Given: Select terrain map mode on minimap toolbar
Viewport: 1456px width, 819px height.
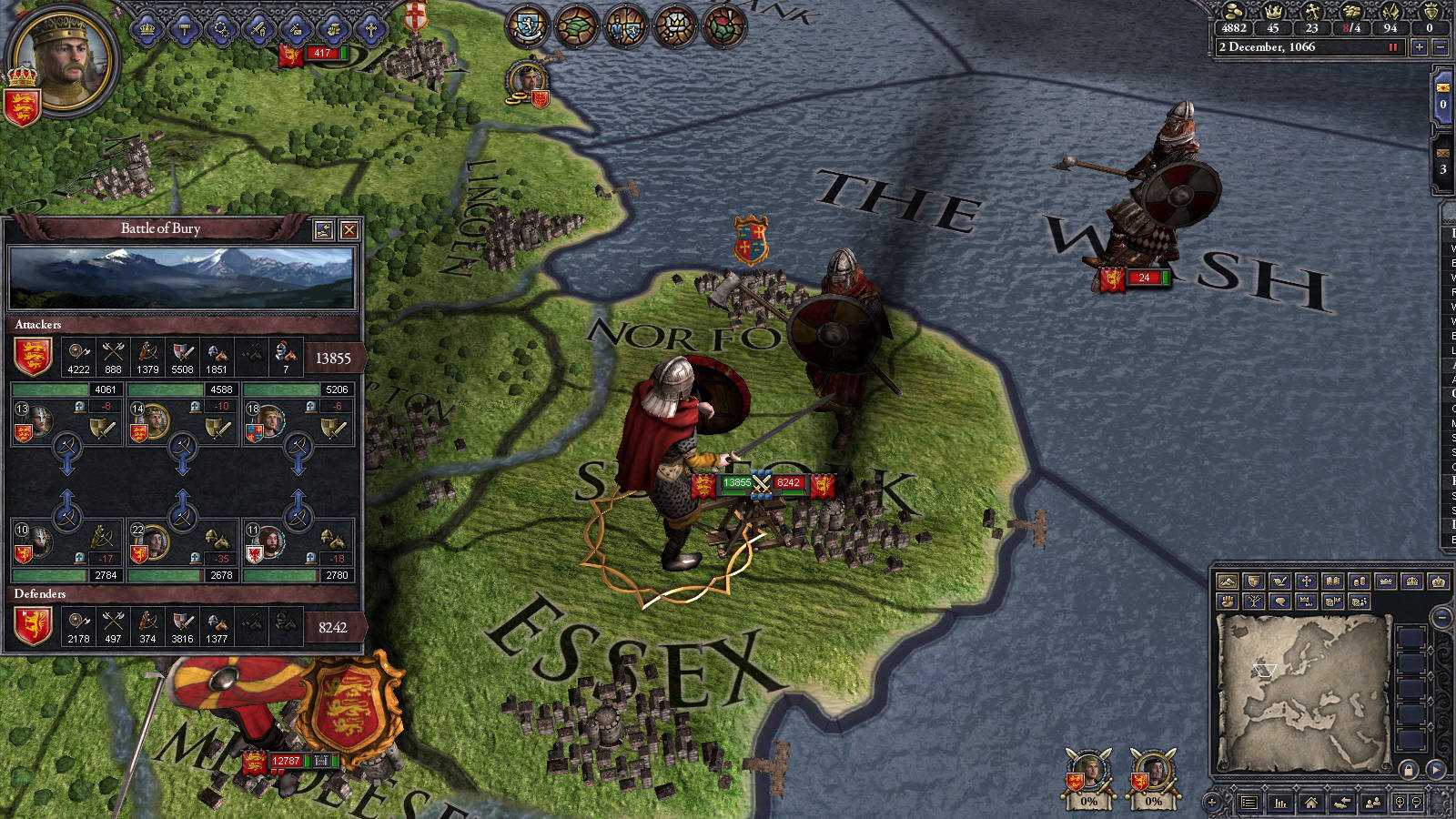Looking at the screenshot, I should click(1228, 581).
